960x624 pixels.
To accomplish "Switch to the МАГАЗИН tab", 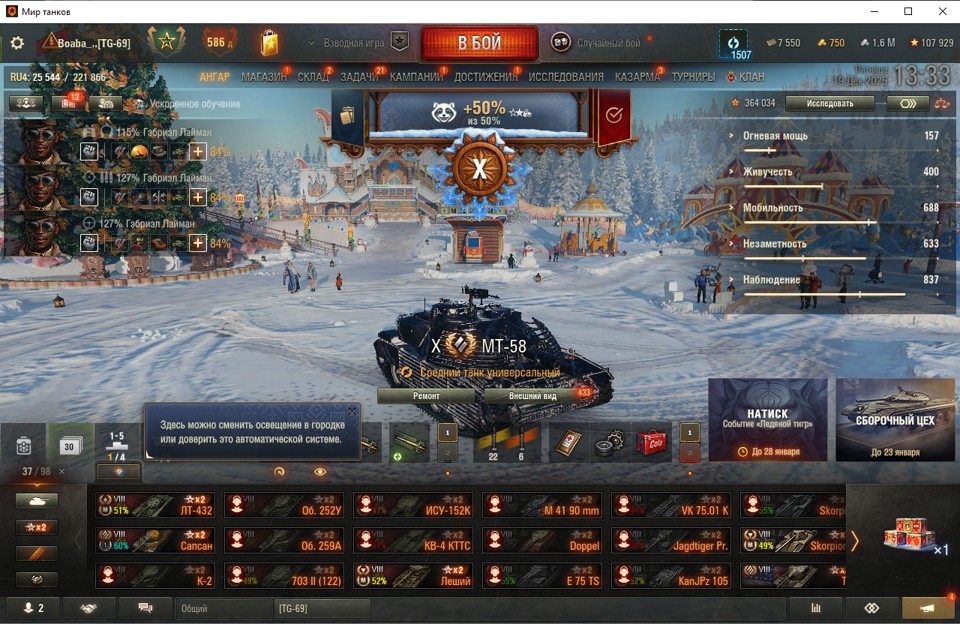I will [263, 77].
